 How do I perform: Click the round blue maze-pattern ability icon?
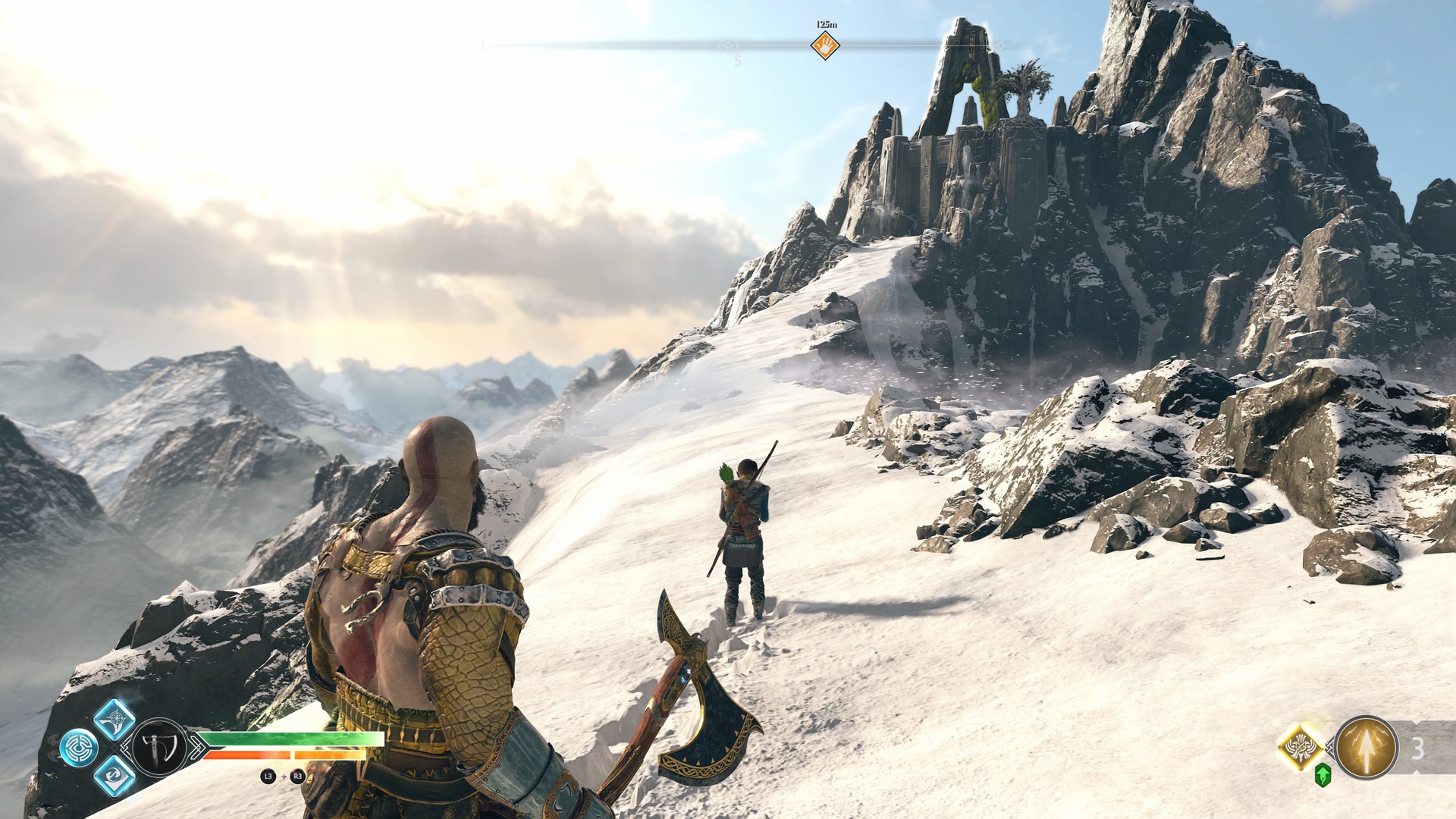[79, 748]
